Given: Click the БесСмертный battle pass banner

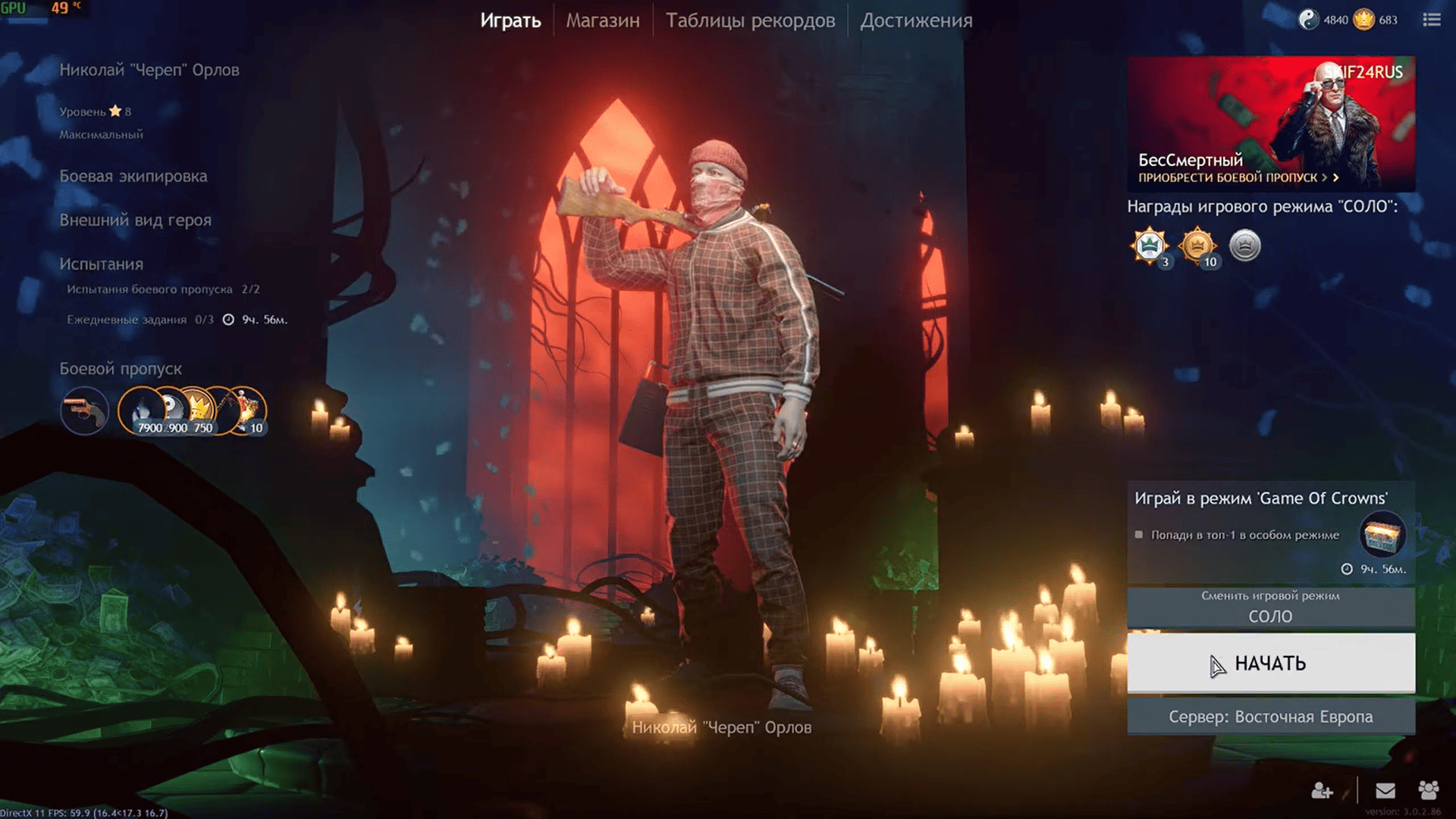Looking at the screenshot, I should tap(1270, 124).
